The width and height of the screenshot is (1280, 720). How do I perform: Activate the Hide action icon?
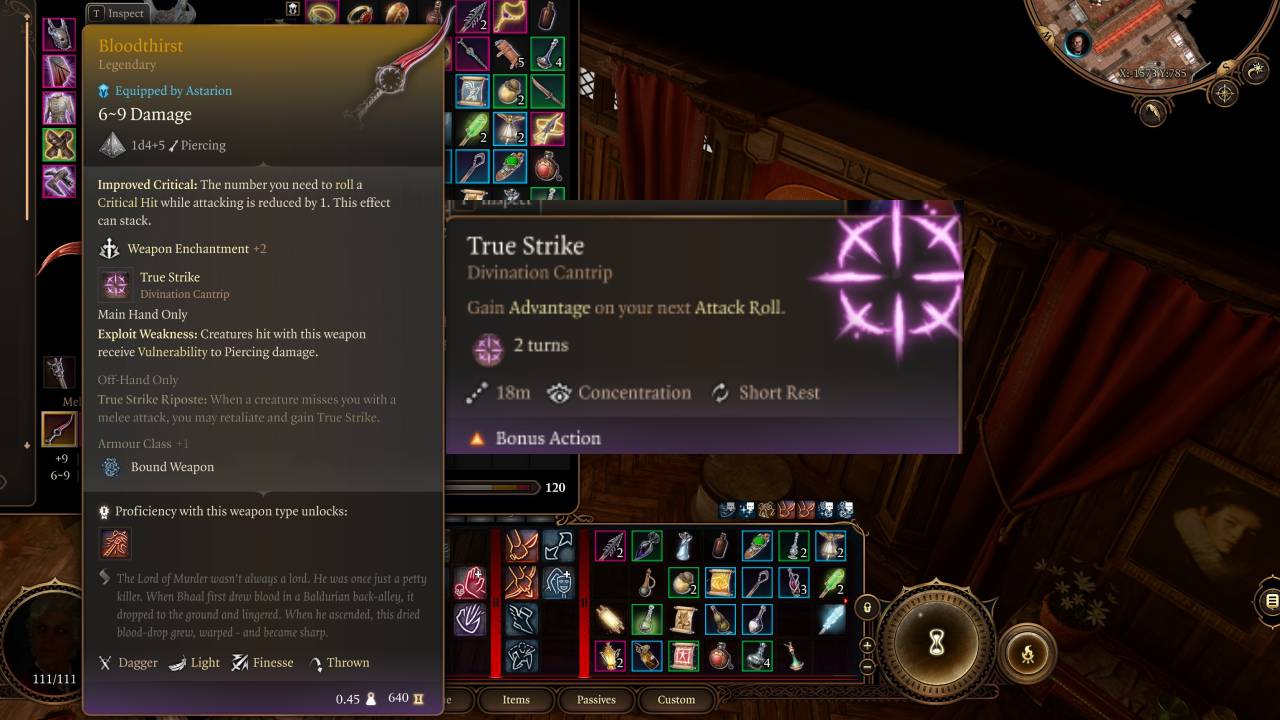coord(522,656)
